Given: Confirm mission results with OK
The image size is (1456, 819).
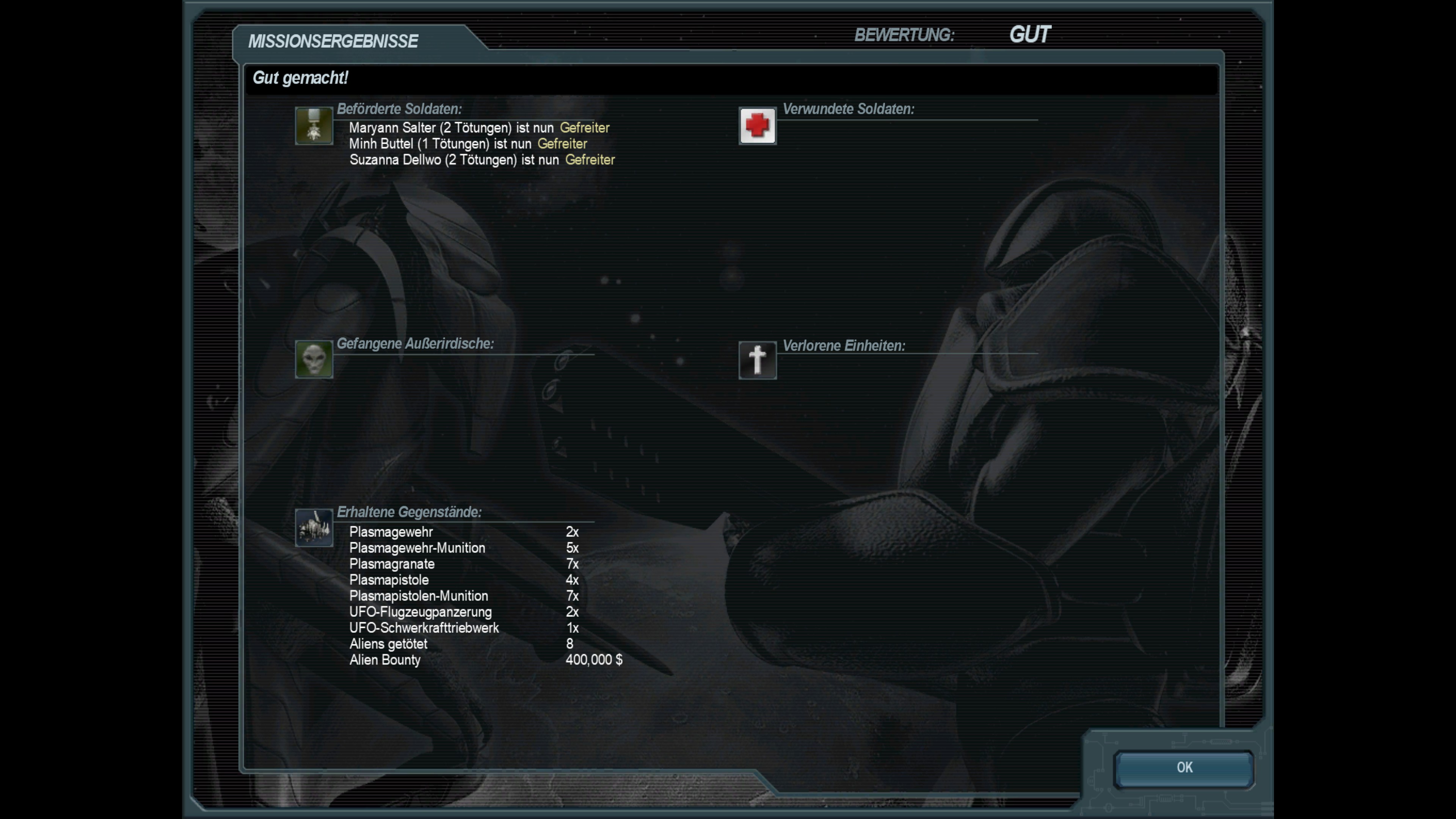Looking at the screenshot, I should click(x=1183, y=767).
